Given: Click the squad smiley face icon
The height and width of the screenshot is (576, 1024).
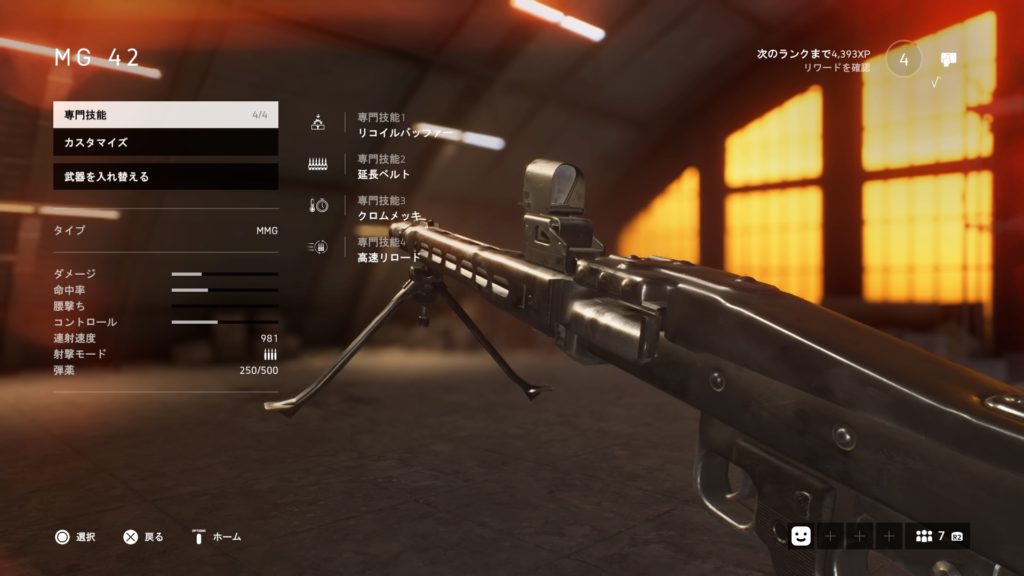Looking at the screenshot, I should [x=801, y=536].
